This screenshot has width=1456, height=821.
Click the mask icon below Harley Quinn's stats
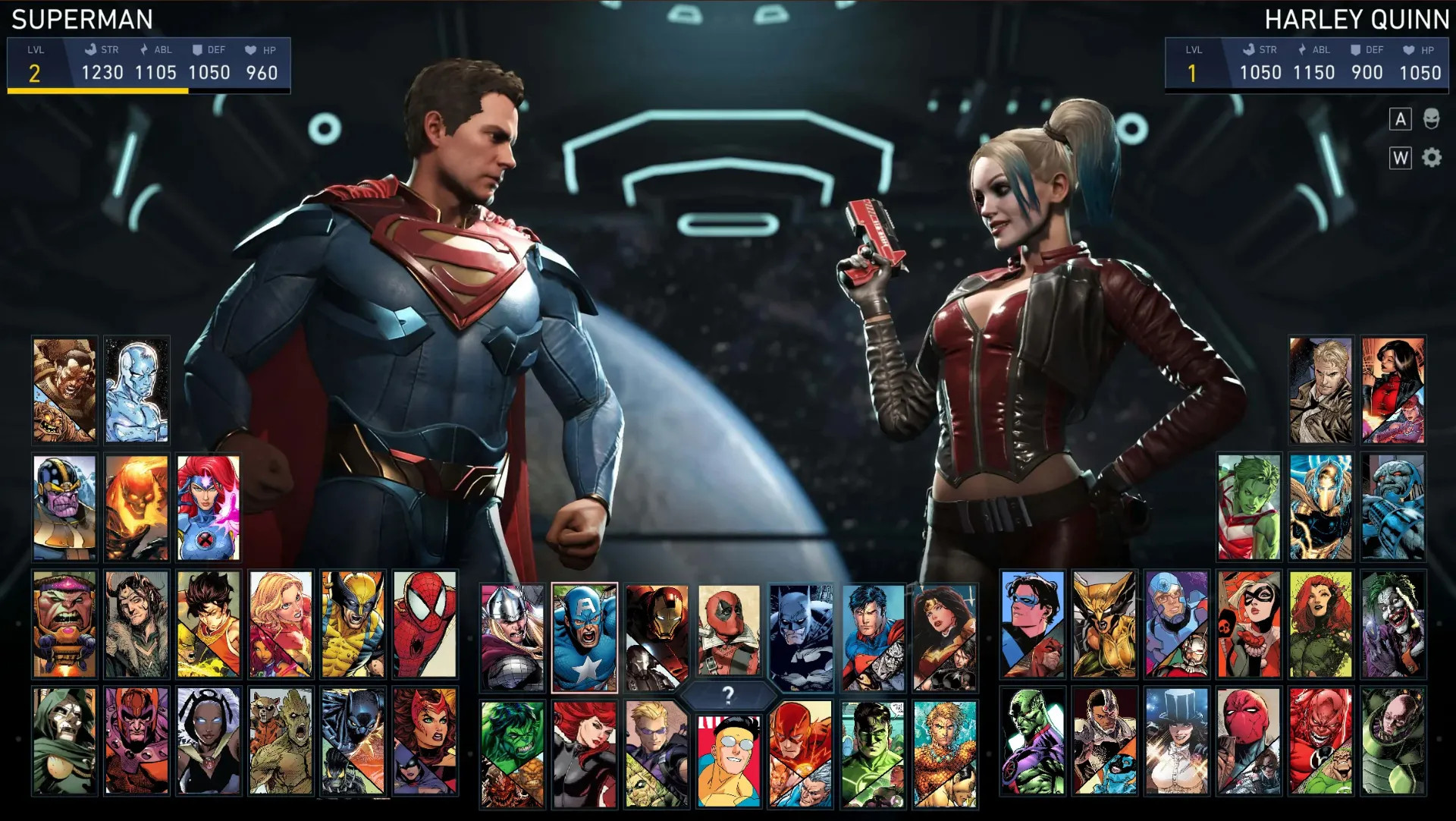1431,118
